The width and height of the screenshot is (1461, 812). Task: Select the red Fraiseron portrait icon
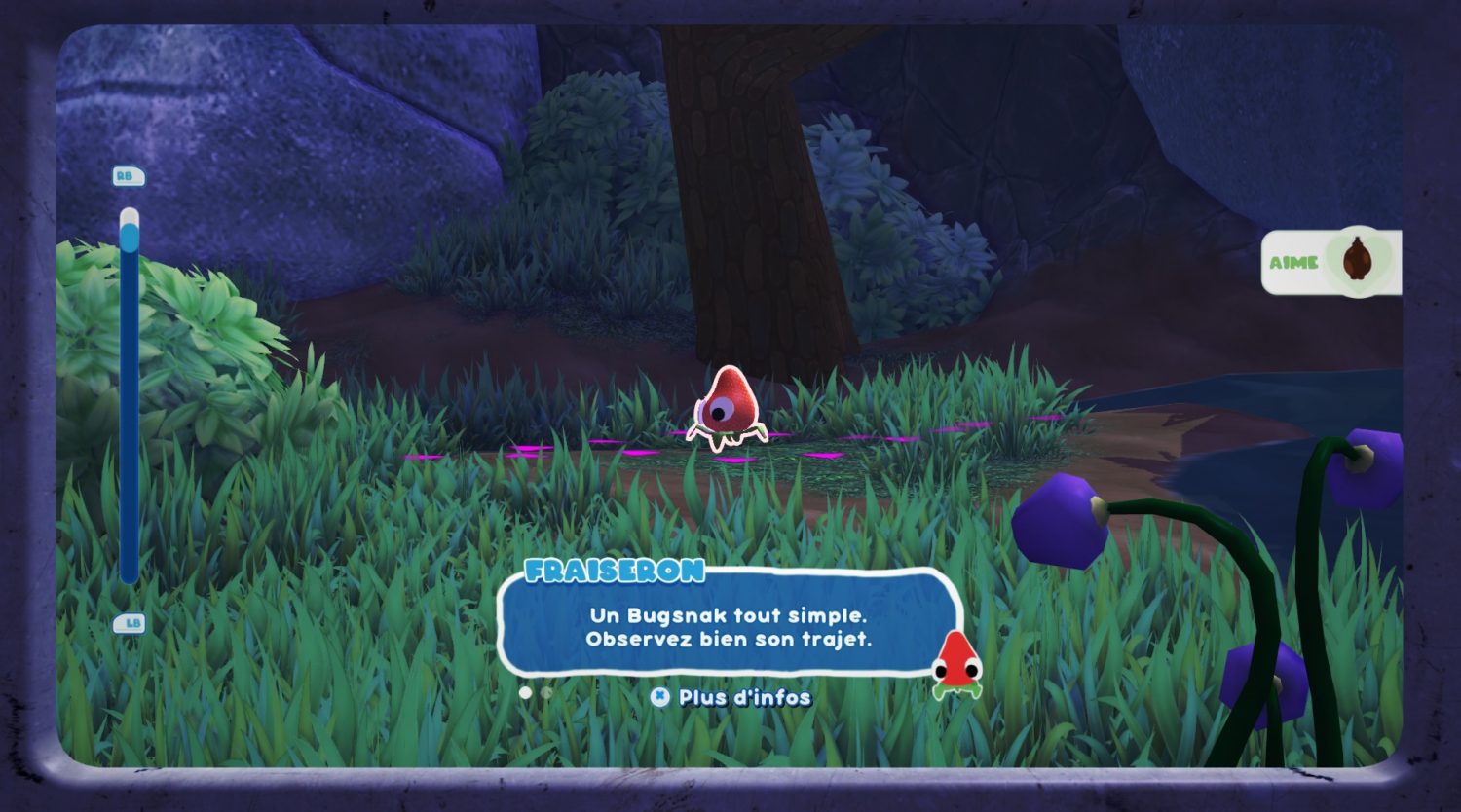956,665
